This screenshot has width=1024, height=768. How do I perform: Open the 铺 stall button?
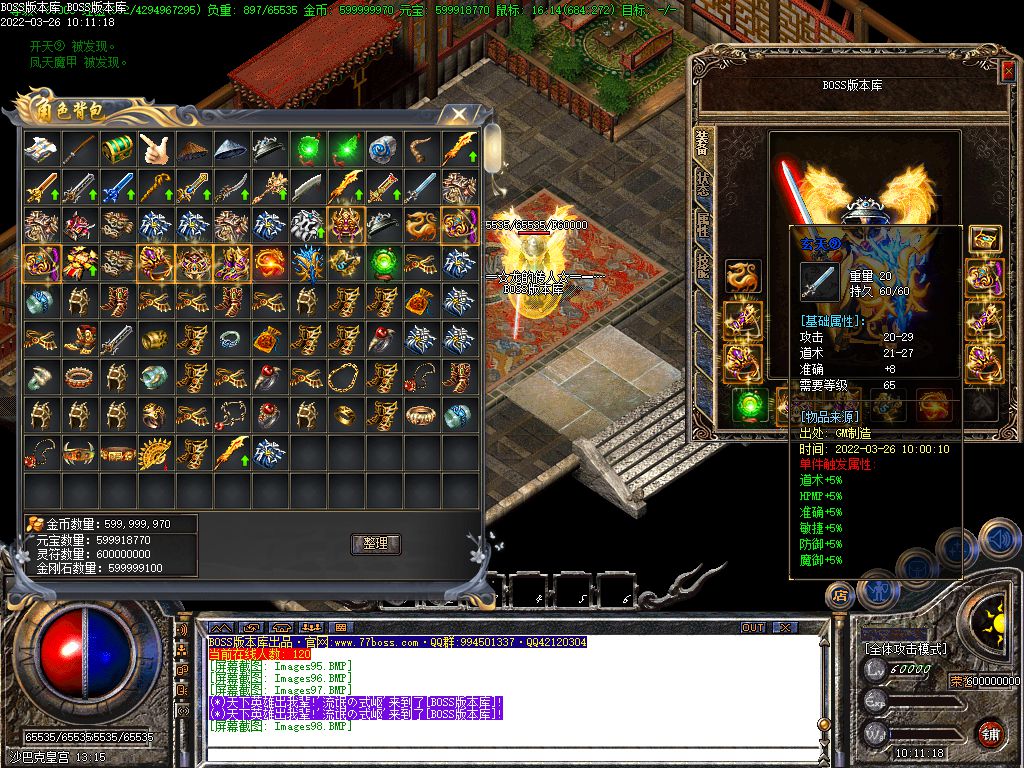990,733
